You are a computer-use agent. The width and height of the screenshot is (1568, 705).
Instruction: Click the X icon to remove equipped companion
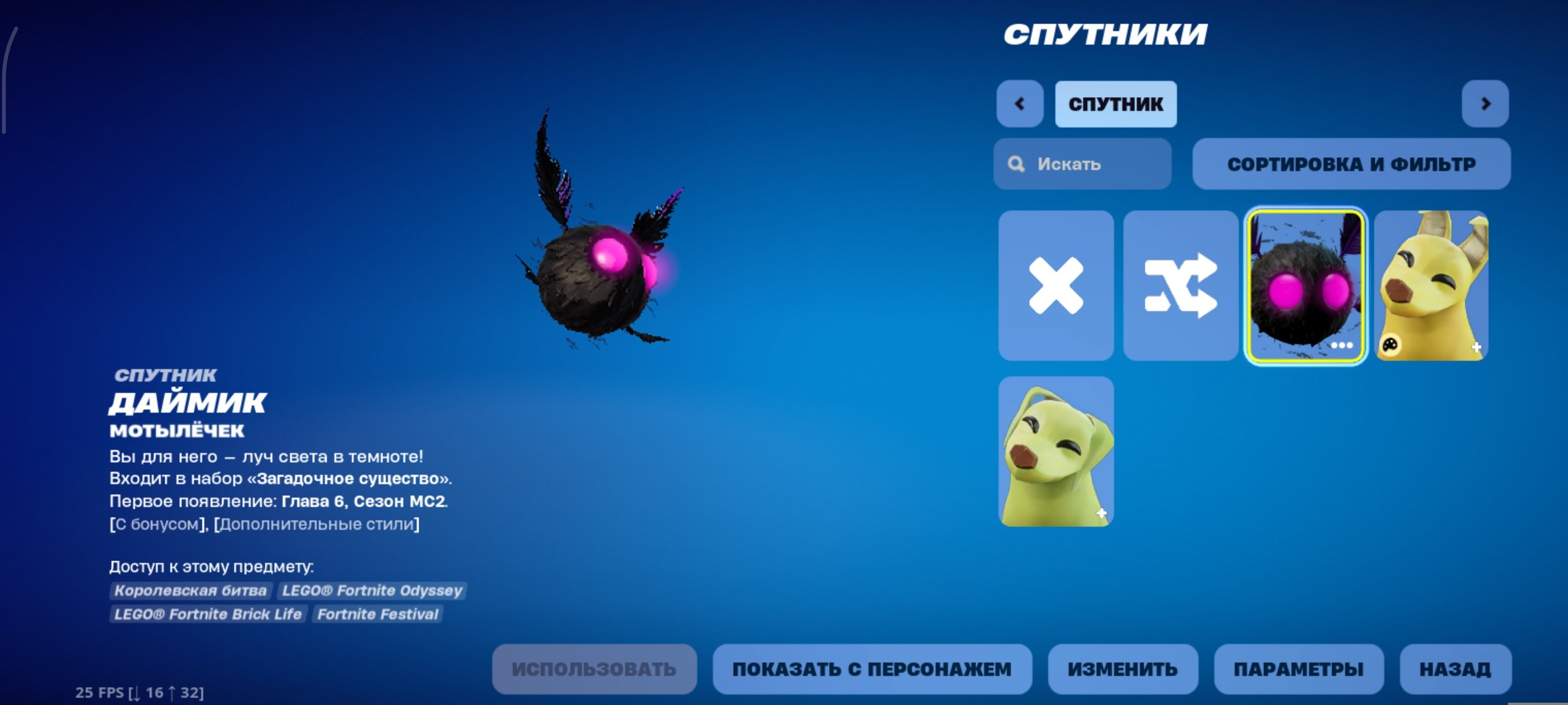[1056, 286]
